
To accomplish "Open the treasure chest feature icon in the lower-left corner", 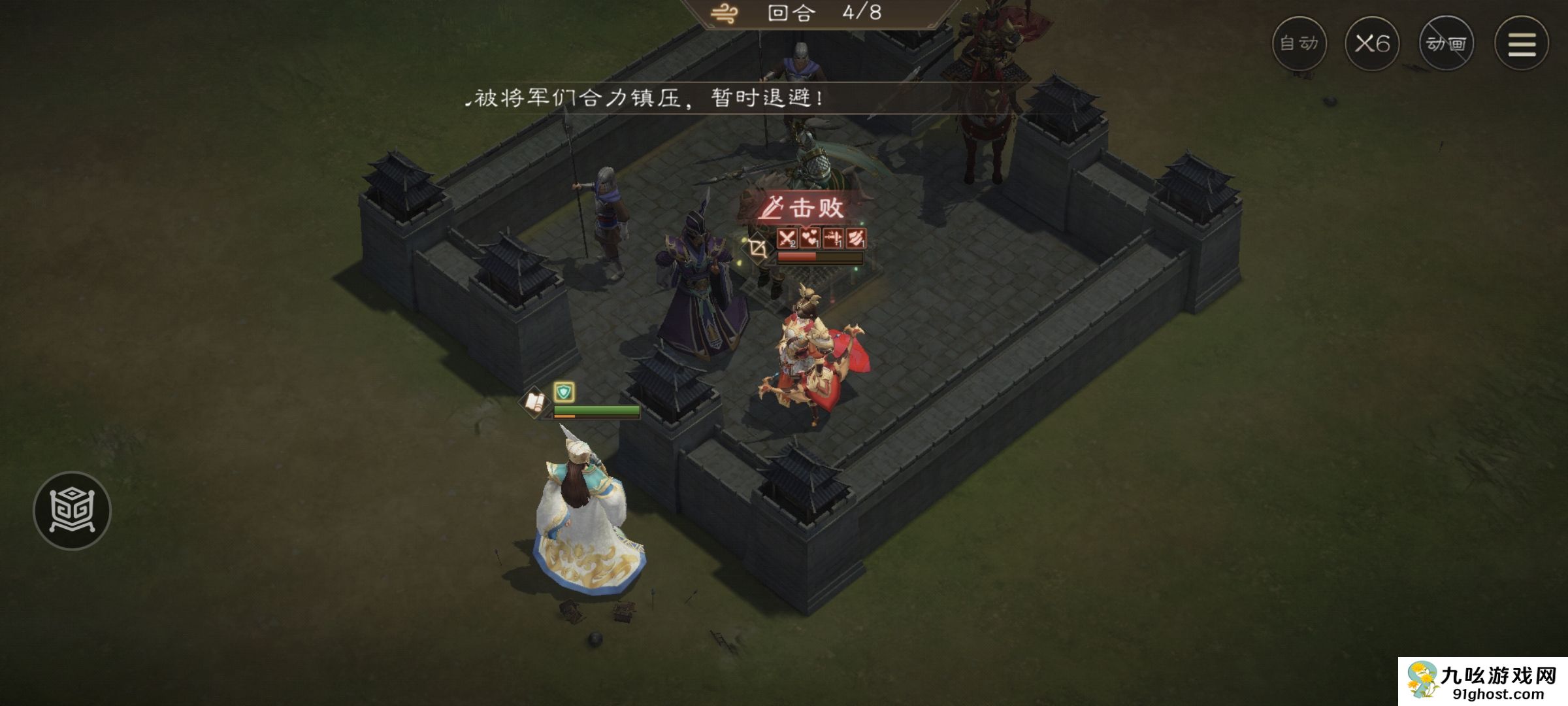I will [74, 510].
